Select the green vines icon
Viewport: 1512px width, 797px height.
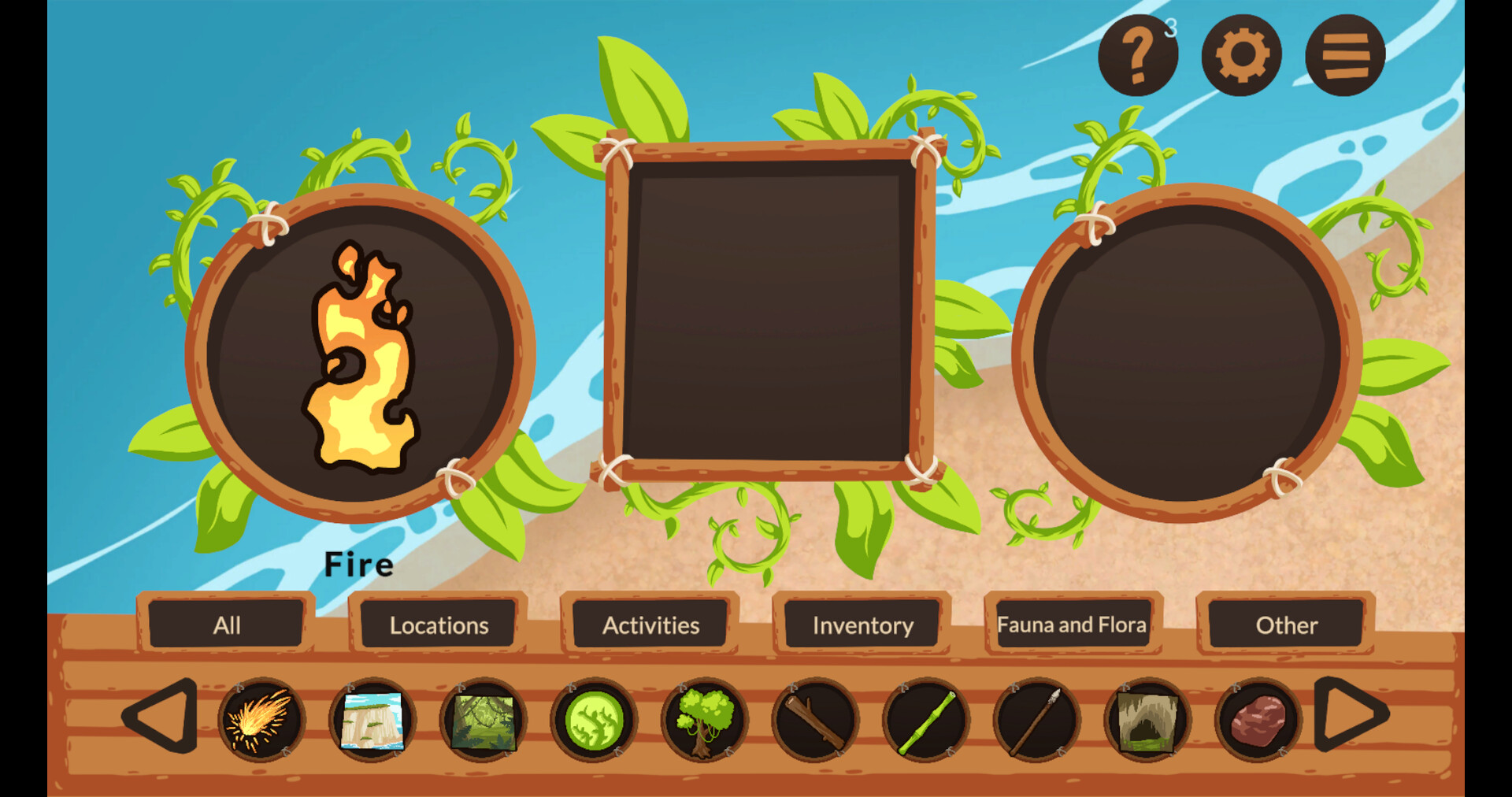pyautogui.click(x=595, y=721)
